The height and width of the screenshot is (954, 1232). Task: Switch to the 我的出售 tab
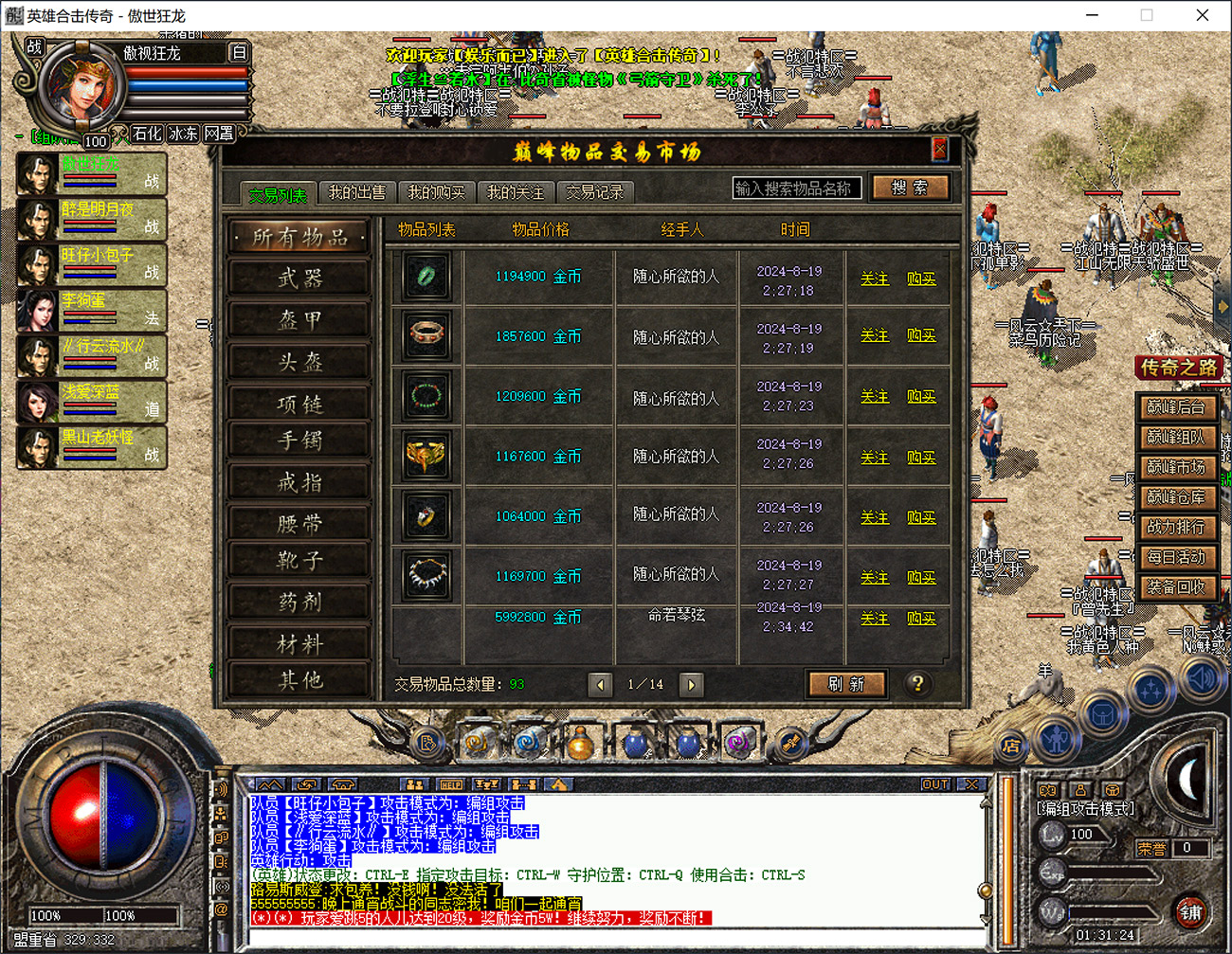click(x=357, y=192)
